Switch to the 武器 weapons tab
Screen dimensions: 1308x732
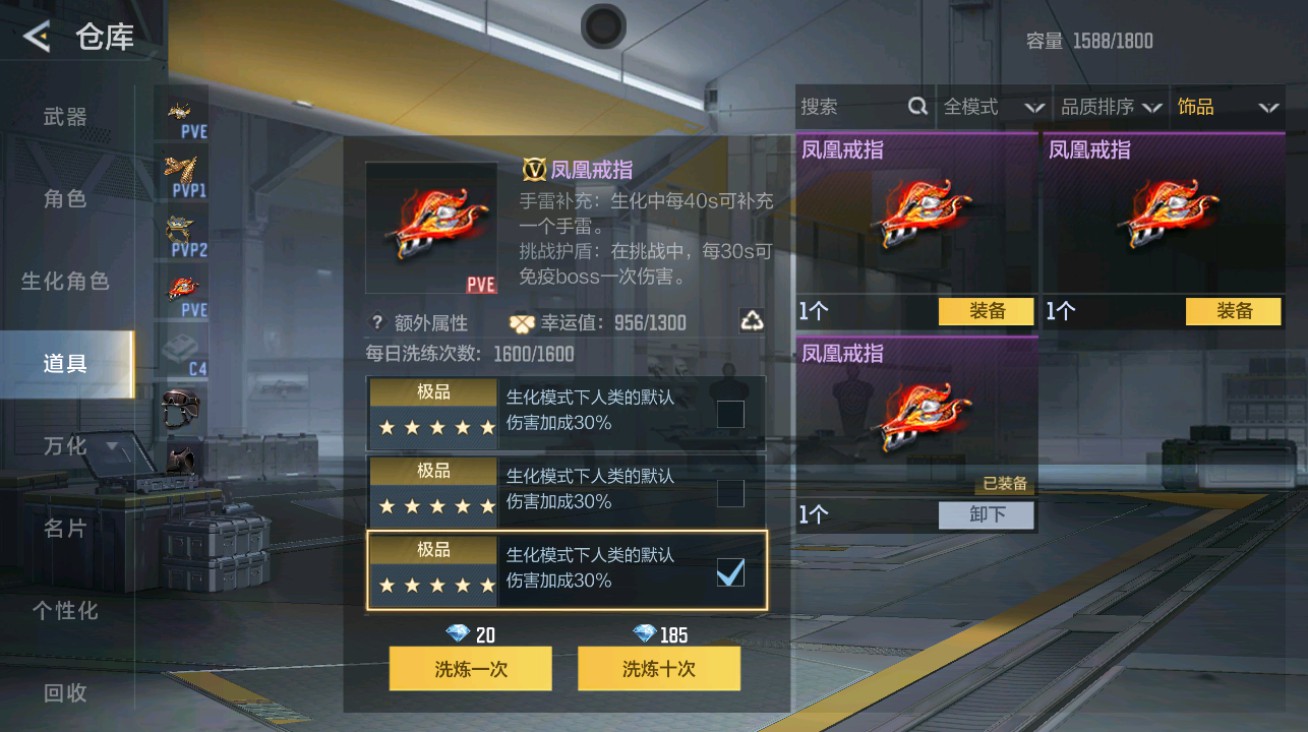pyautogui.click(x=65, y=117)
